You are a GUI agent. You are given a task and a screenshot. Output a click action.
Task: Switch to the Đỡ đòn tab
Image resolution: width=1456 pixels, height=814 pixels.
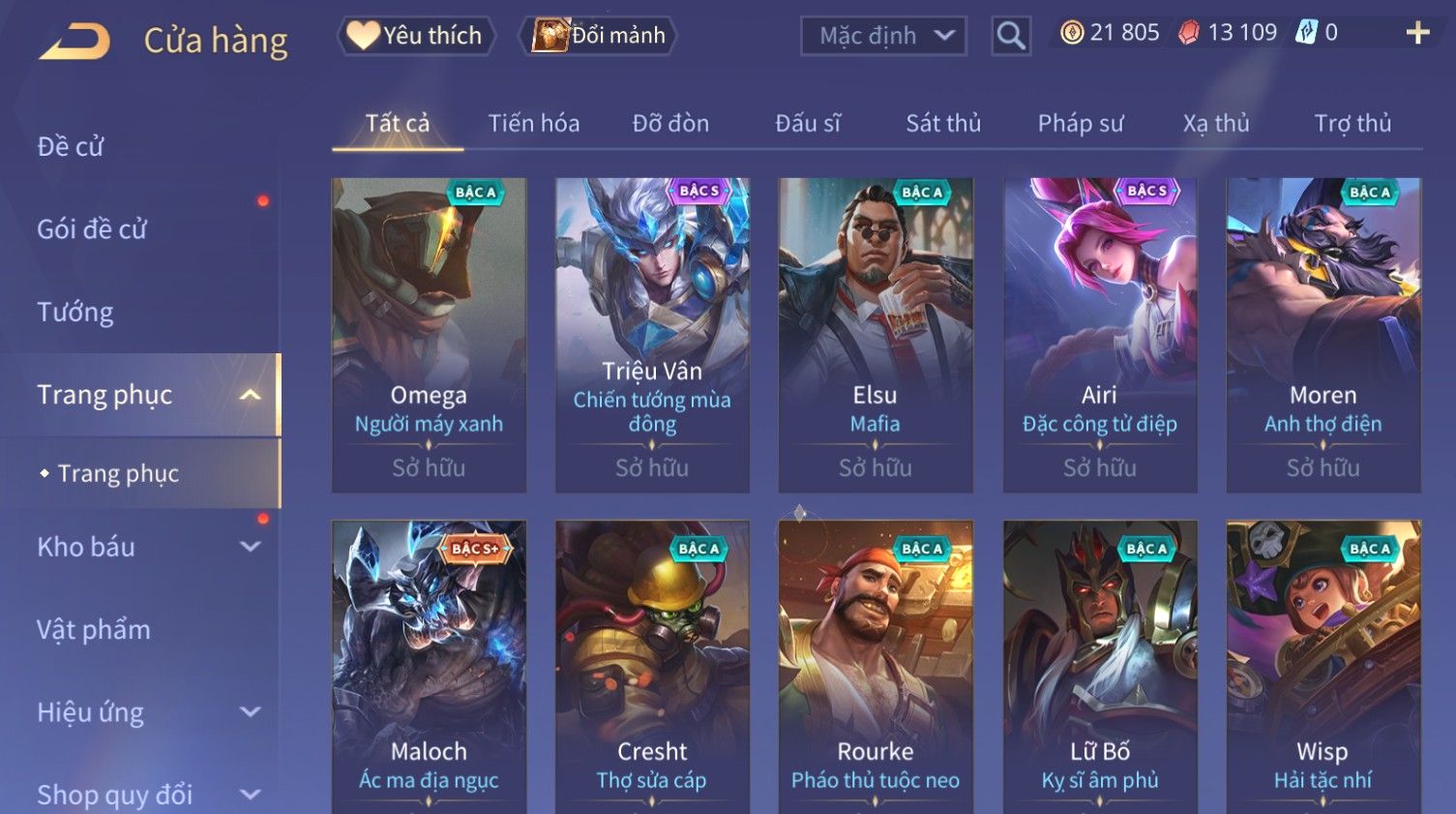click(x=670, y=123)
